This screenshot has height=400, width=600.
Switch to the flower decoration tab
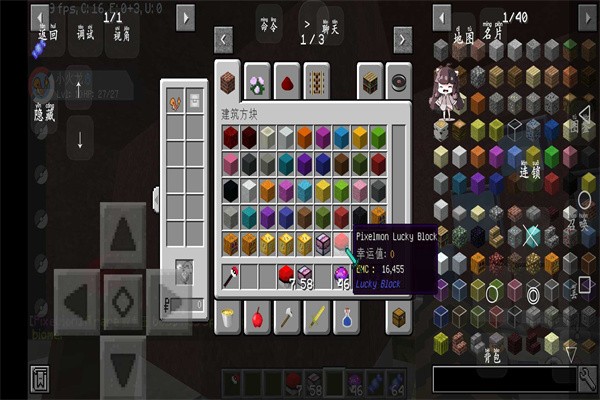pos(257,83)
